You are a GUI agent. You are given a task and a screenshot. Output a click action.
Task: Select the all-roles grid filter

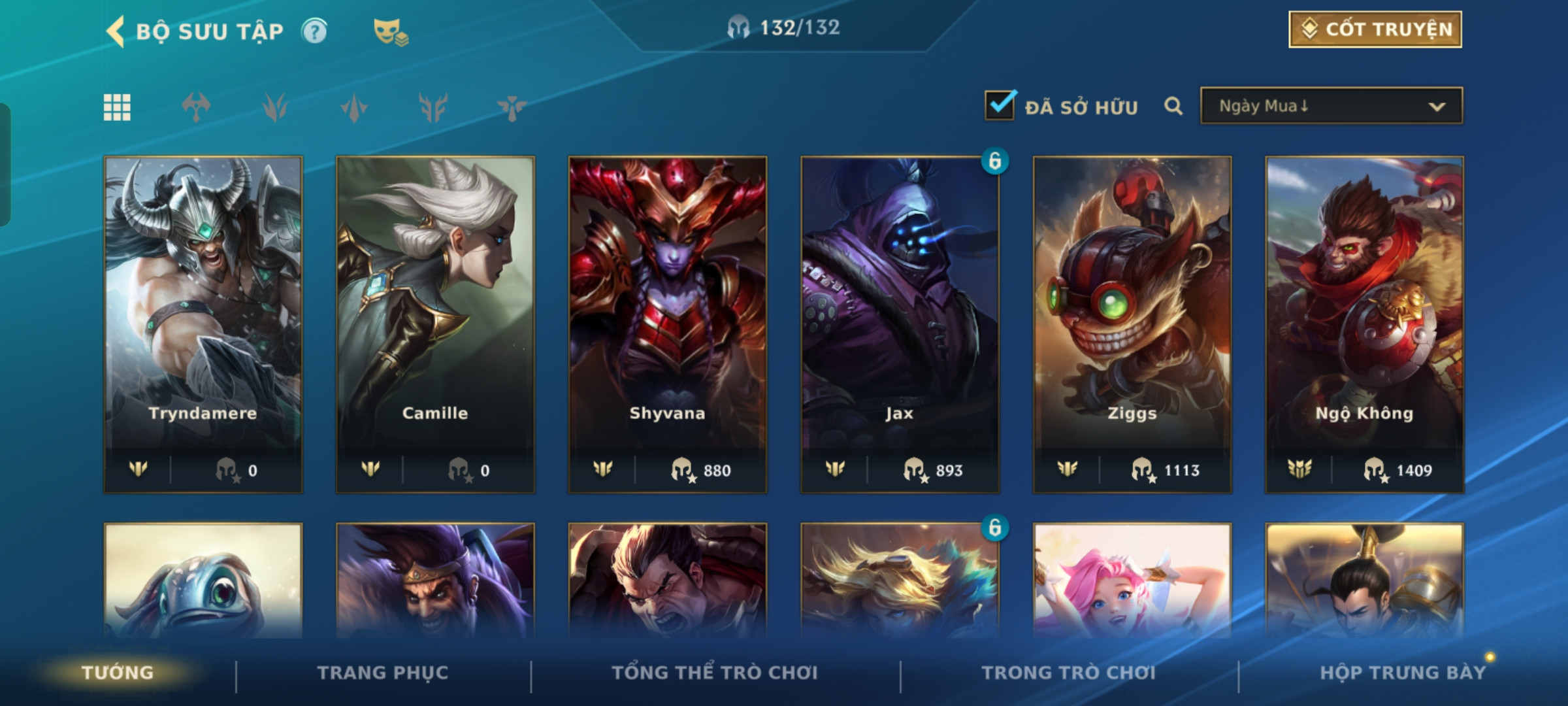[117, 107]
